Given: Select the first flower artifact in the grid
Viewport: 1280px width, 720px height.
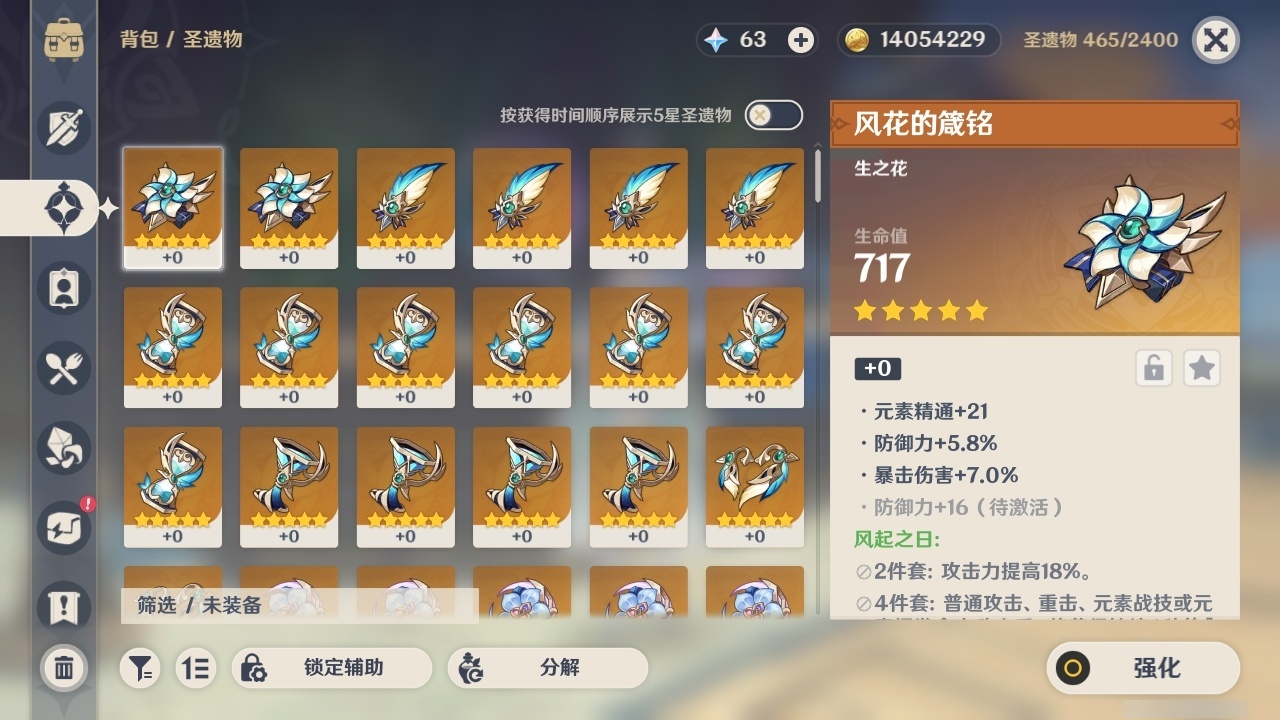Looking at the screenshot, I should [x=173, y=207].
